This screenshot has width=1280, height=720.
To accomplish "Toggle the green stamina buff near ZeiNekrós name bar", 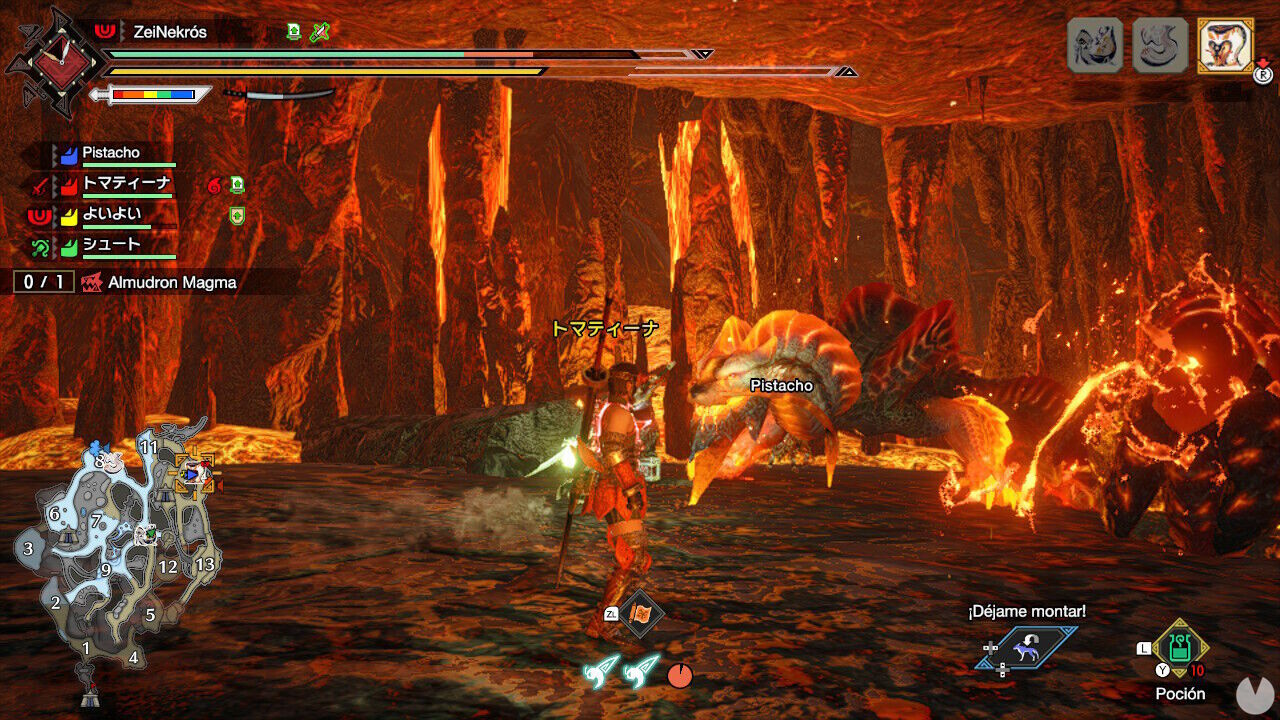I will pyautogui.click(x=294, y=31).
